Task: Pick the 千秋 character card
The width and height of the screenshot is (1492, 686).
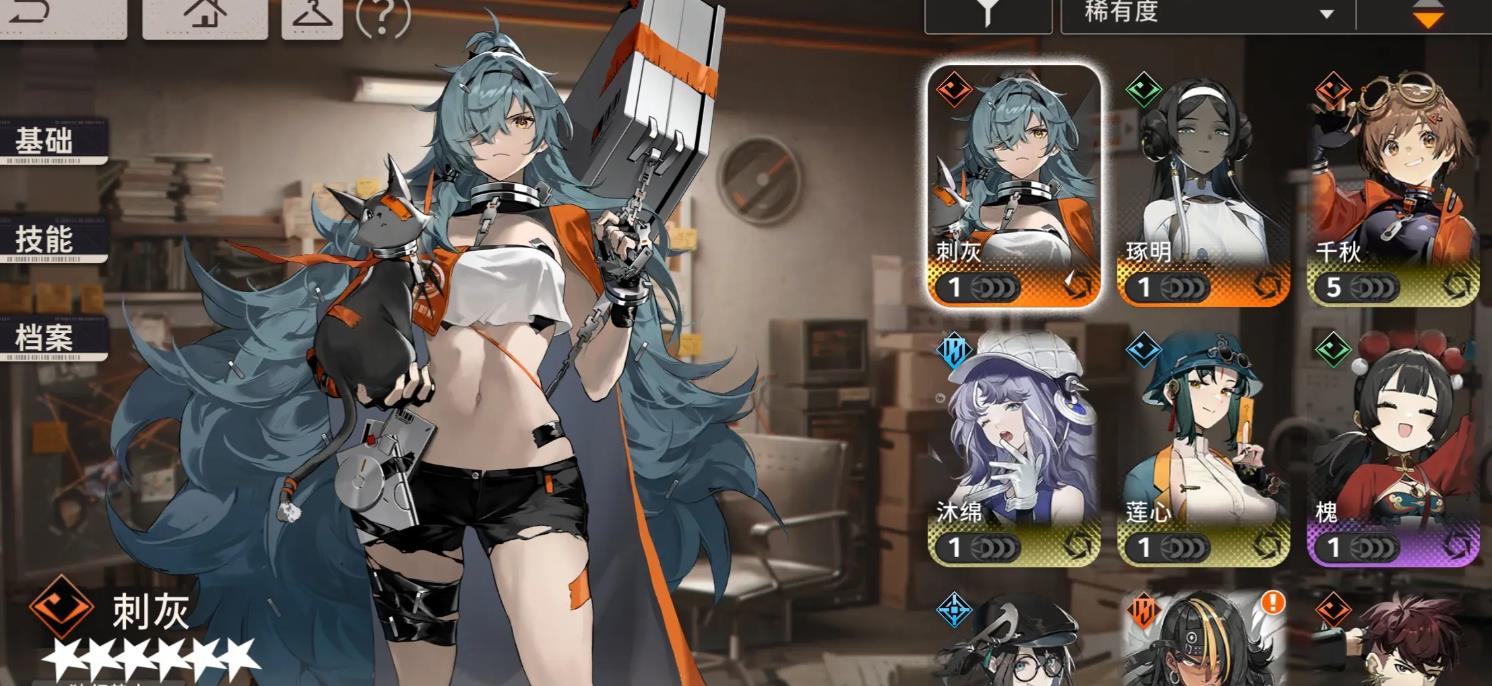Action: 1392,187
